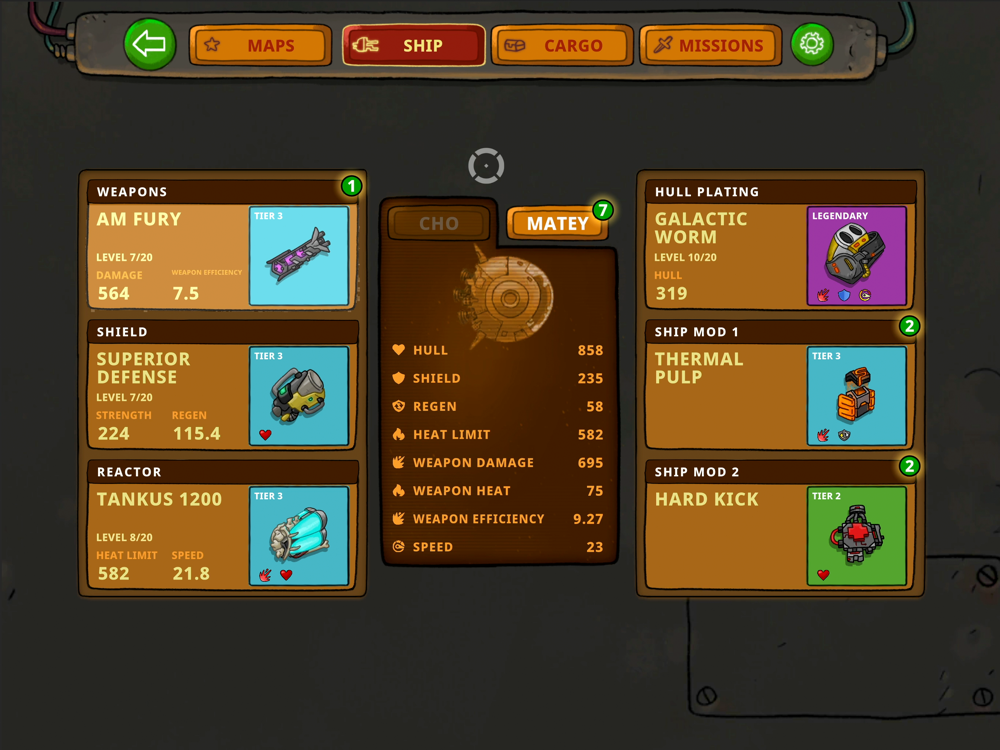Select the Matey ship tab

(x=557, y=223)
